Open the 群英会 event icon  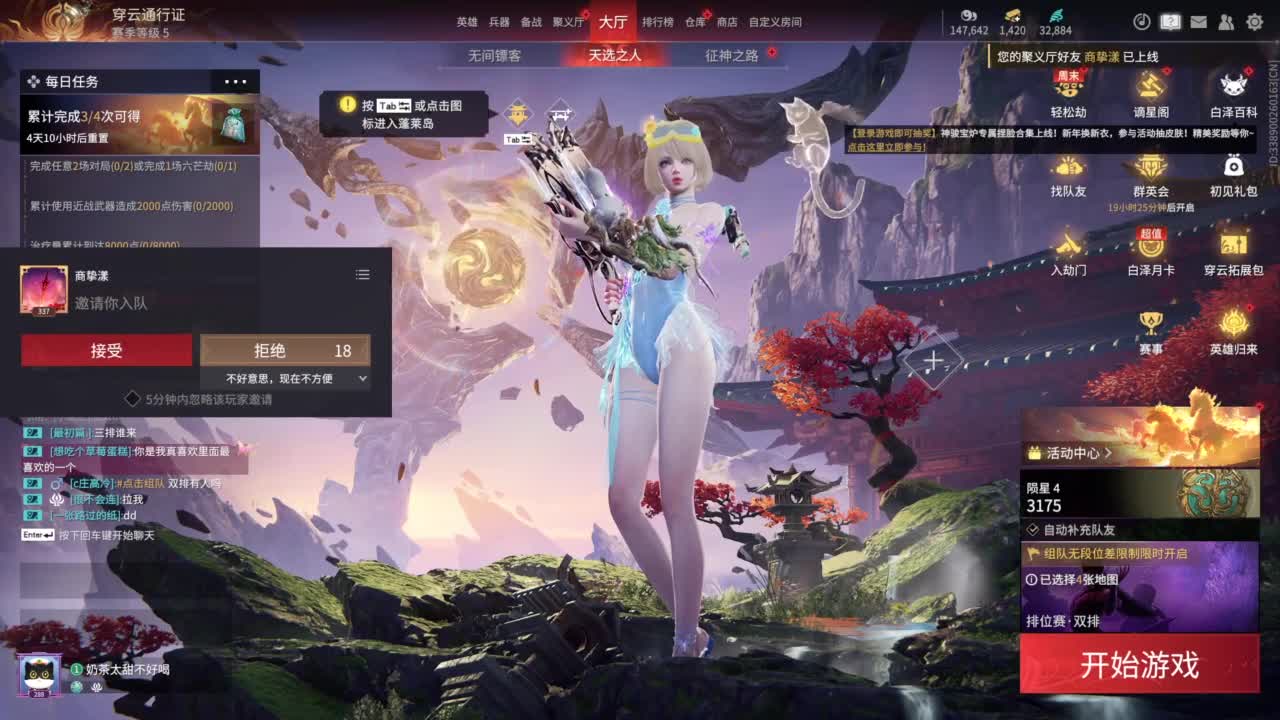coord(1150,180)
